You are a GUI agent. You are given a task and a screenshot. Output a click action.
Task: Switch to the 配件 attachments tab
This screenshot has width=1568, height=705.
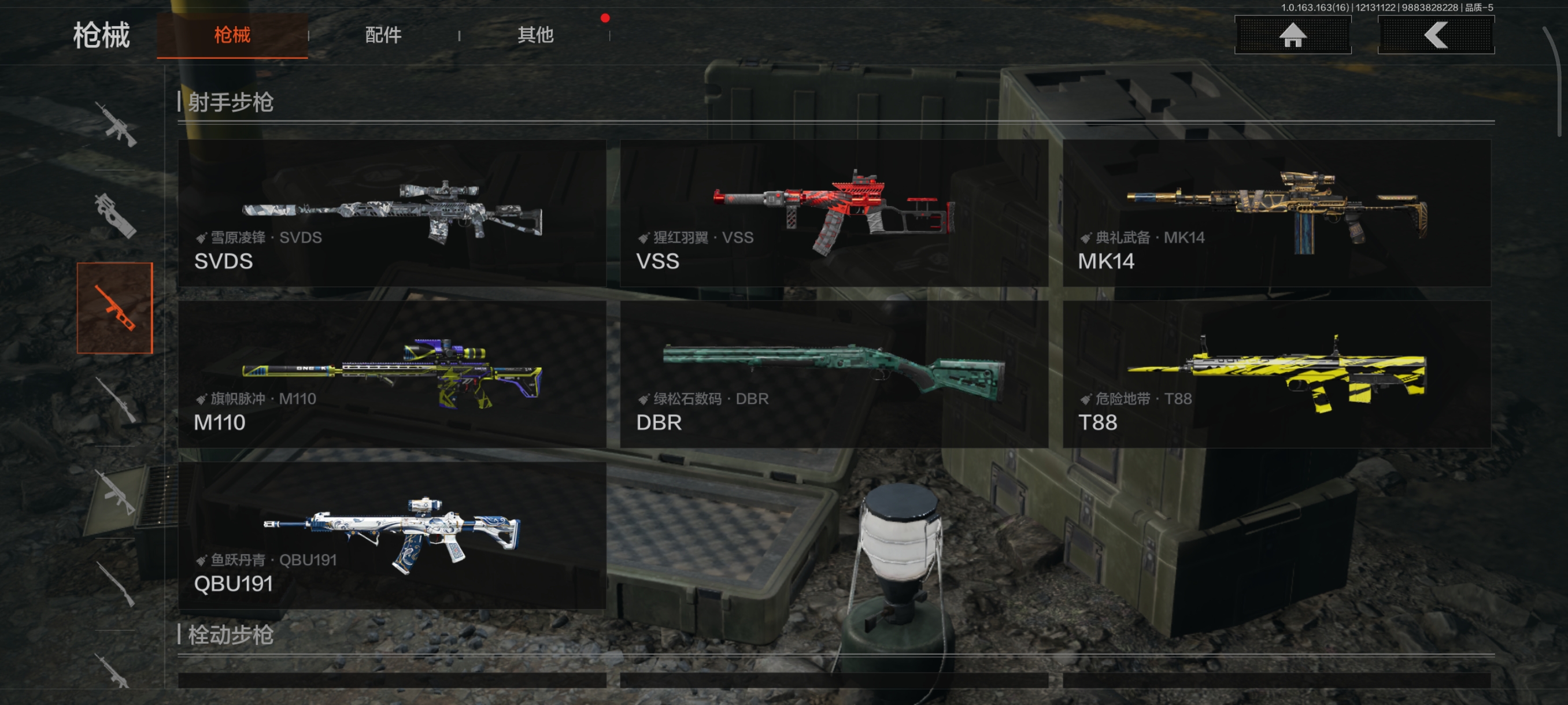[383, 35]
